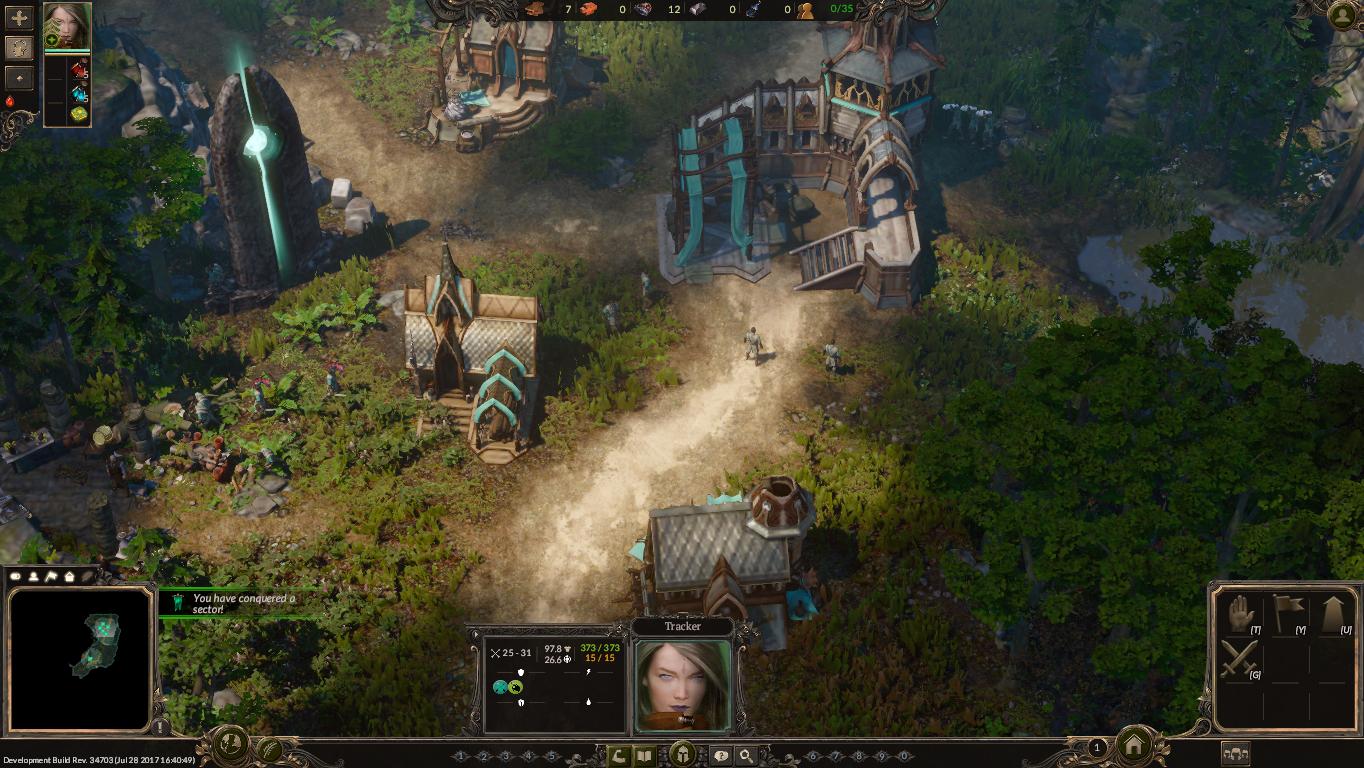Viewport: 1364px width, 768px height.
Task: Open the character sheet with the flexed arm button
Action: click(621, 756)
